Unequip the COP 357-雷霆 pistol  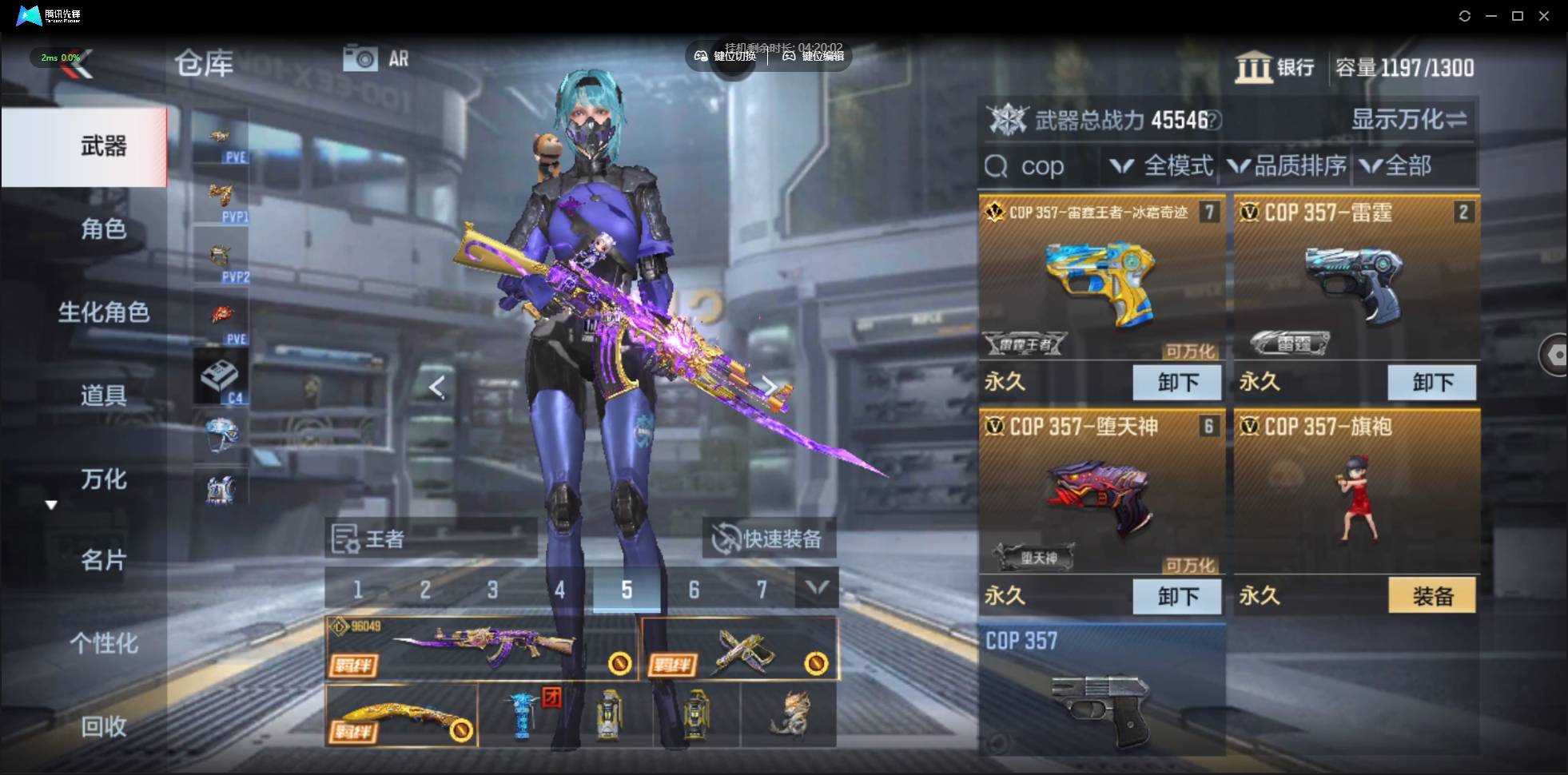1431,383
